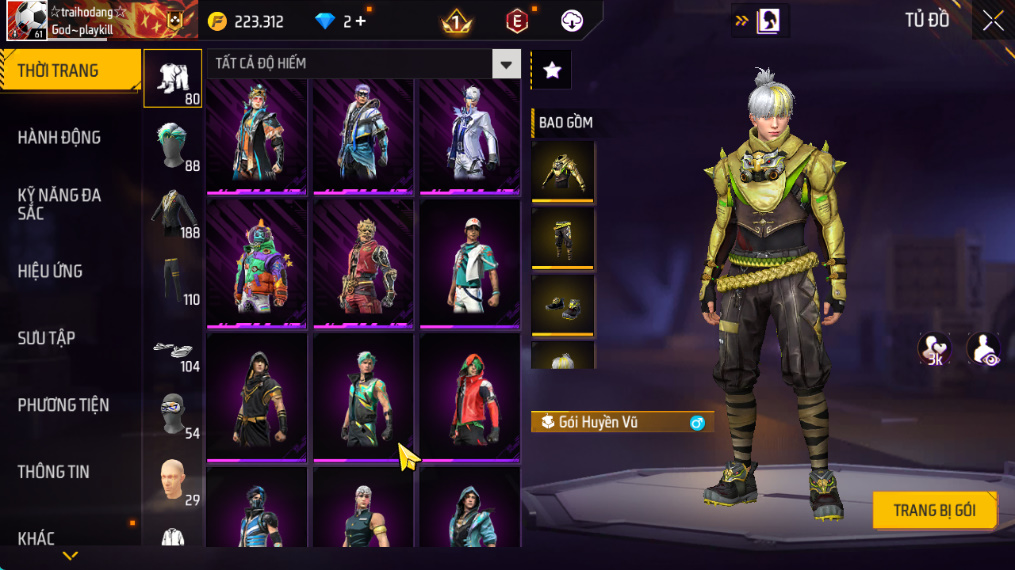The height and width of the screenshot is (570, 1015).
Task: Open the Hiệu Ứng category
Action: point(50,271)
